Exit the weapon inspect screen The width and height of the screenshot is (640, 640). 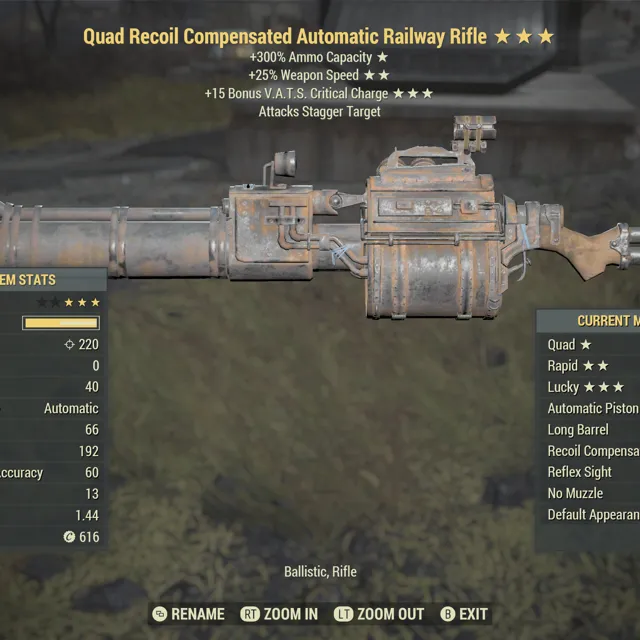(464, 614)
